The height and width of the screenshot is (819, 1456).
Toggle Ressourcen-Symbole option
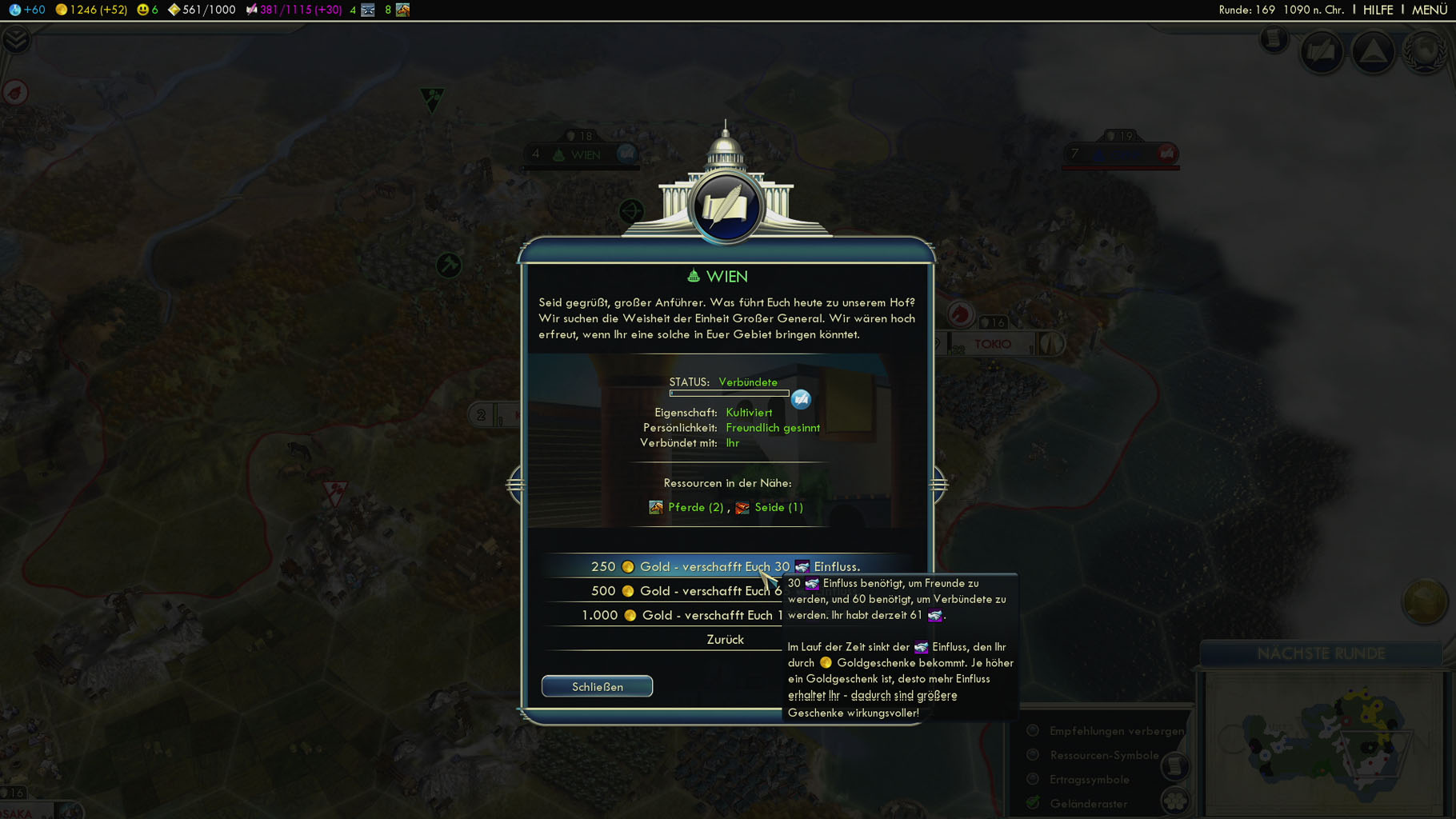pyautogui.click(x=1033, y=755)
